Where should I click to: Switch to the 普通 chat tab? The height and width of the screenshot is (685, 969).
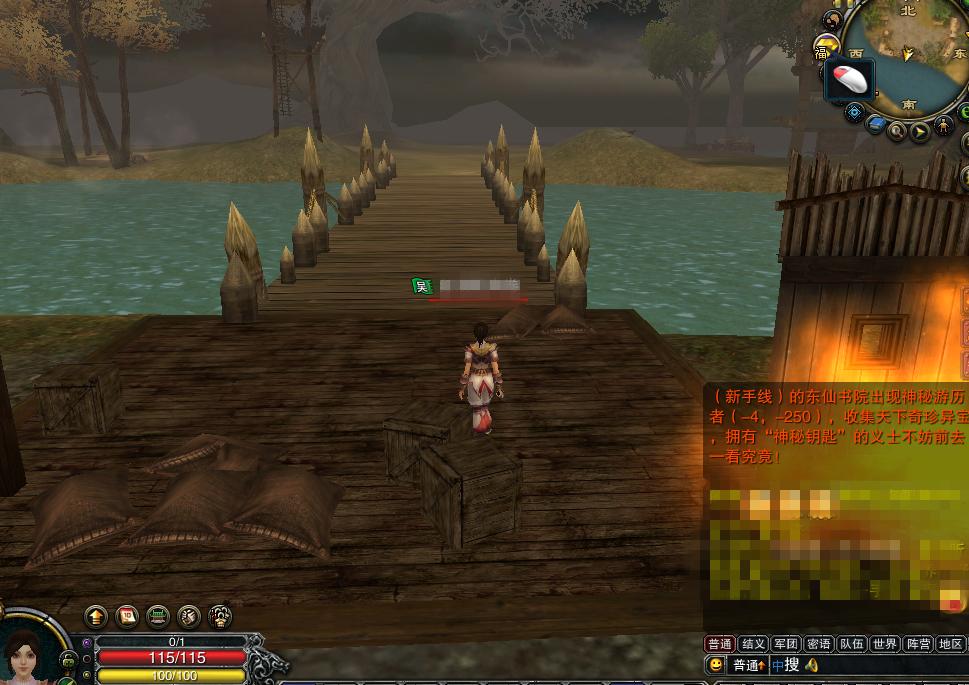point(720,644)
